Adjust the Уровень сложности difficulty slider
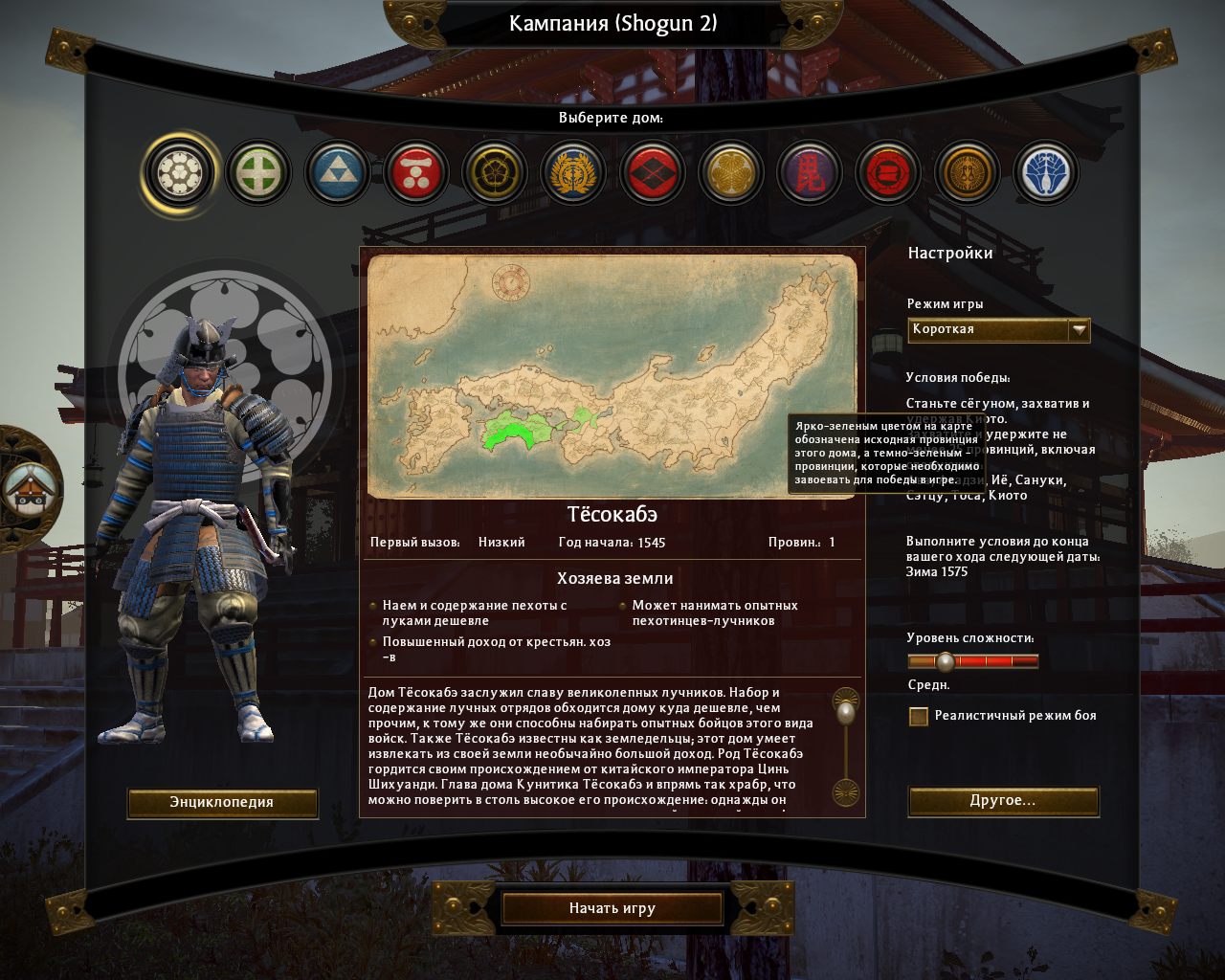 (x=946, y=661)
